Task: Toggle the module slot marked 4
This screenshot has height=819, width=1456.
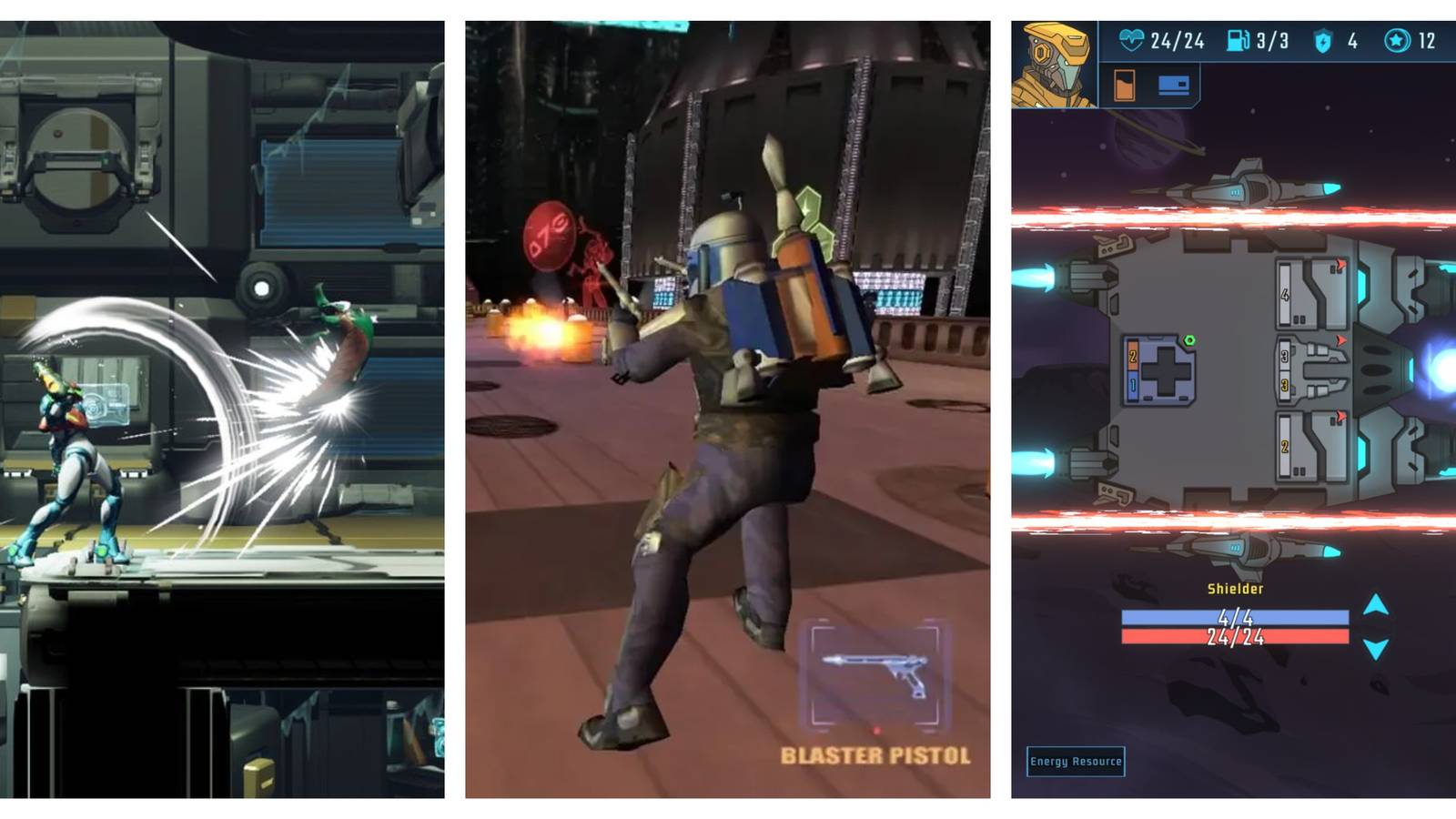Action: click(1284, 293)
